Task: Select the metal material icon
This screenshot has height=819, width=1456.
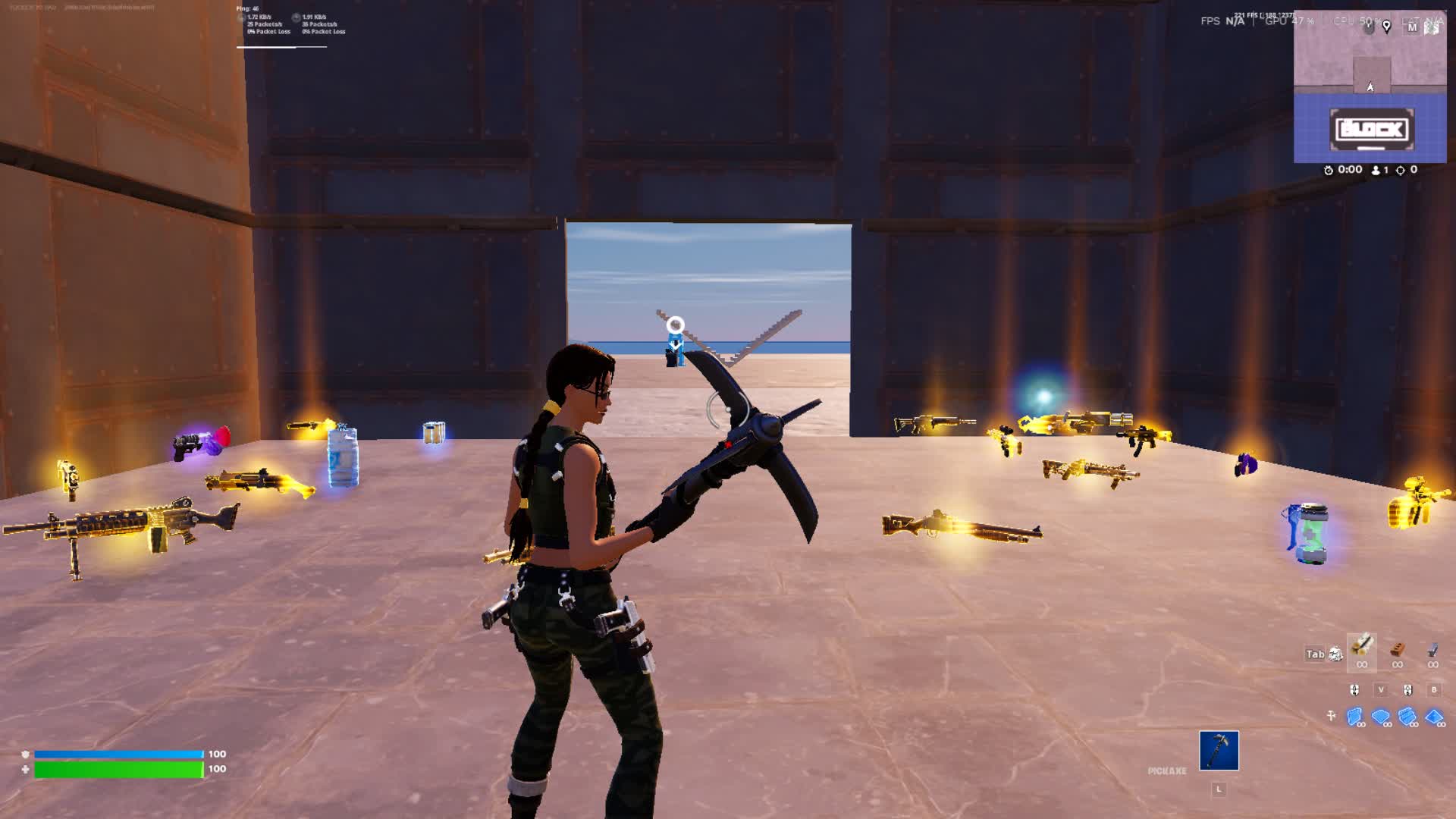Action: coord(1433,653)
